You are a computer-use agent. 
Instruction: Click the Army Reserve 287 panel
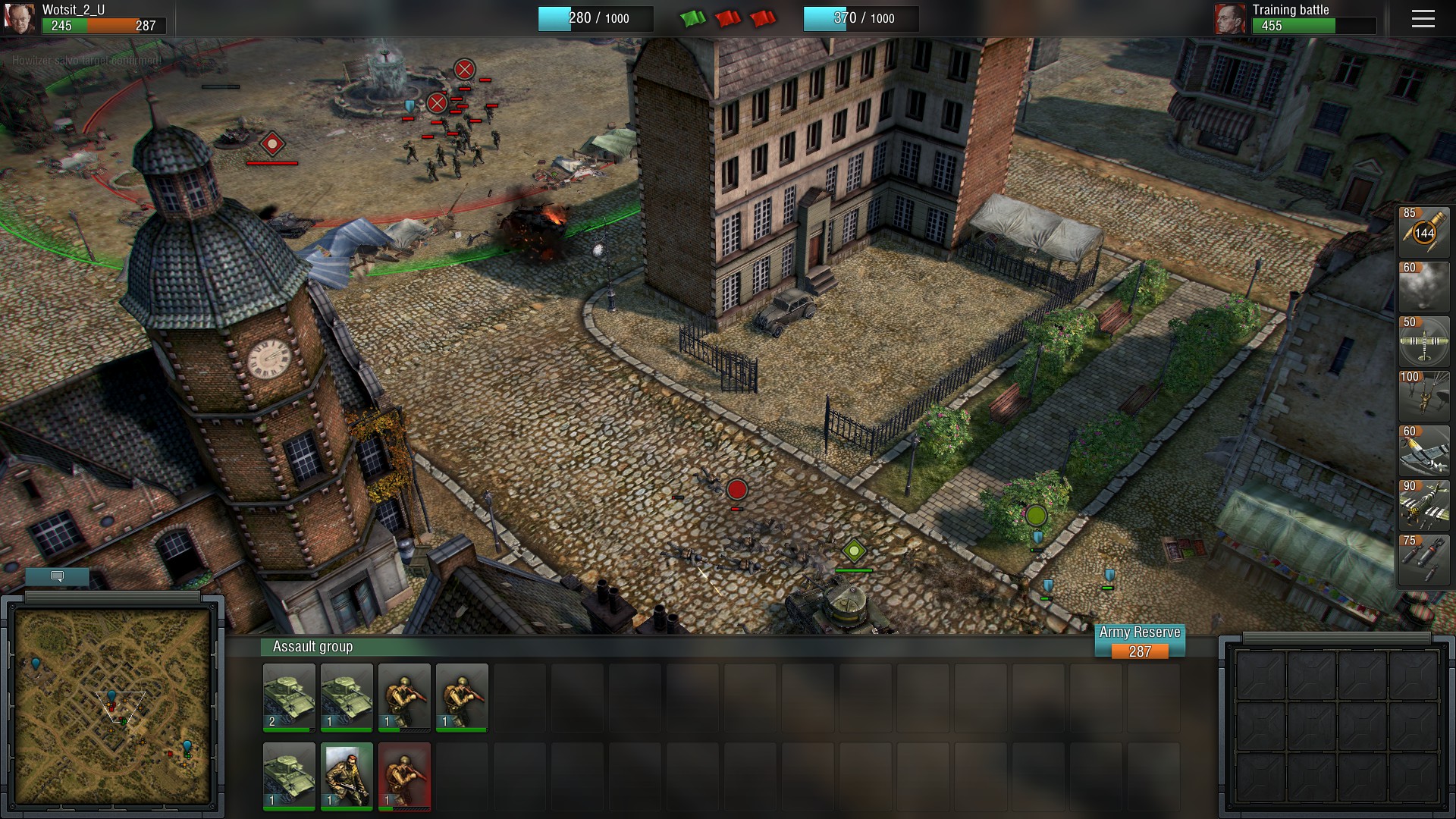pyautogui.click(x=1139, y=642)
